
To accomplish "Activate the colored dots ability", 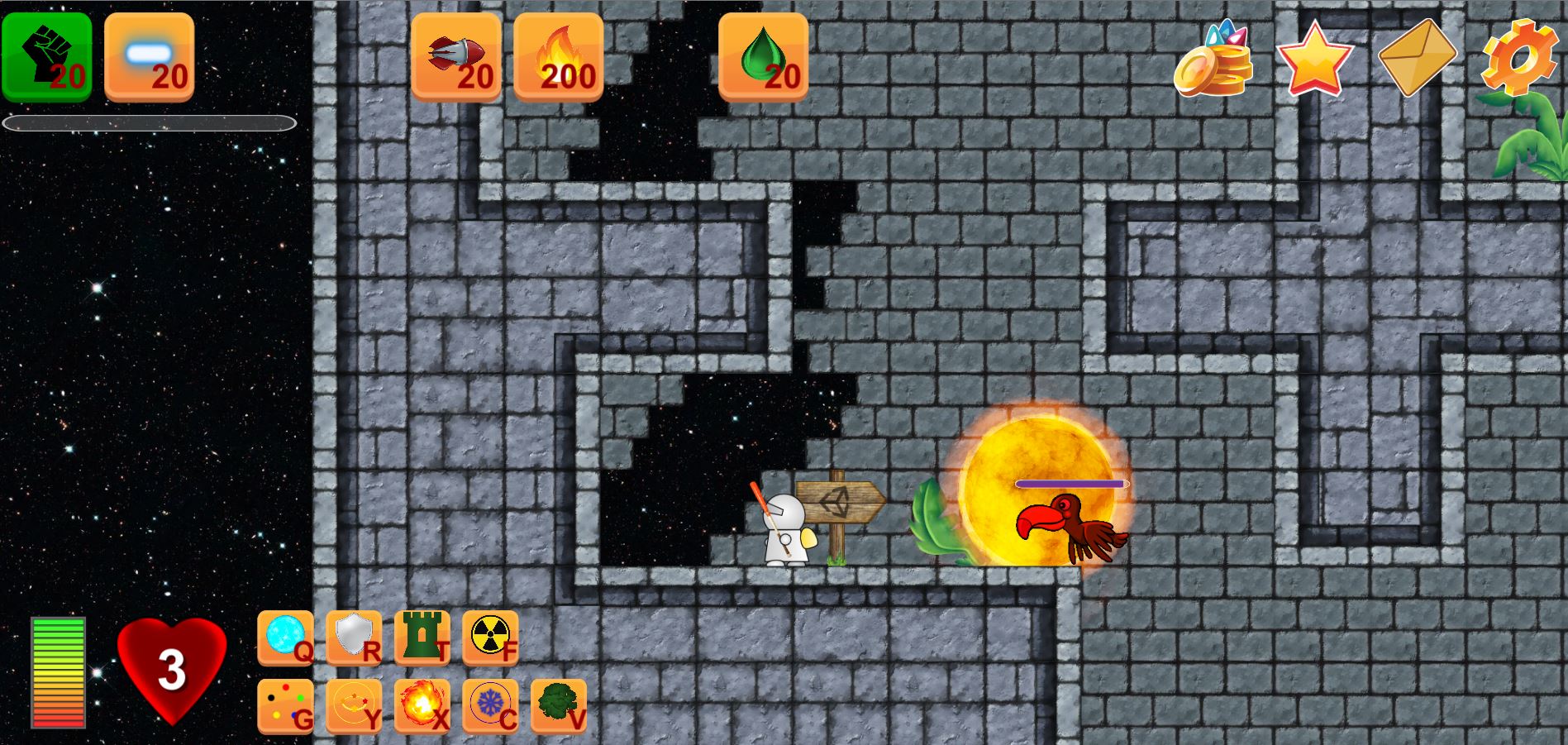I will tap(286, 706).
